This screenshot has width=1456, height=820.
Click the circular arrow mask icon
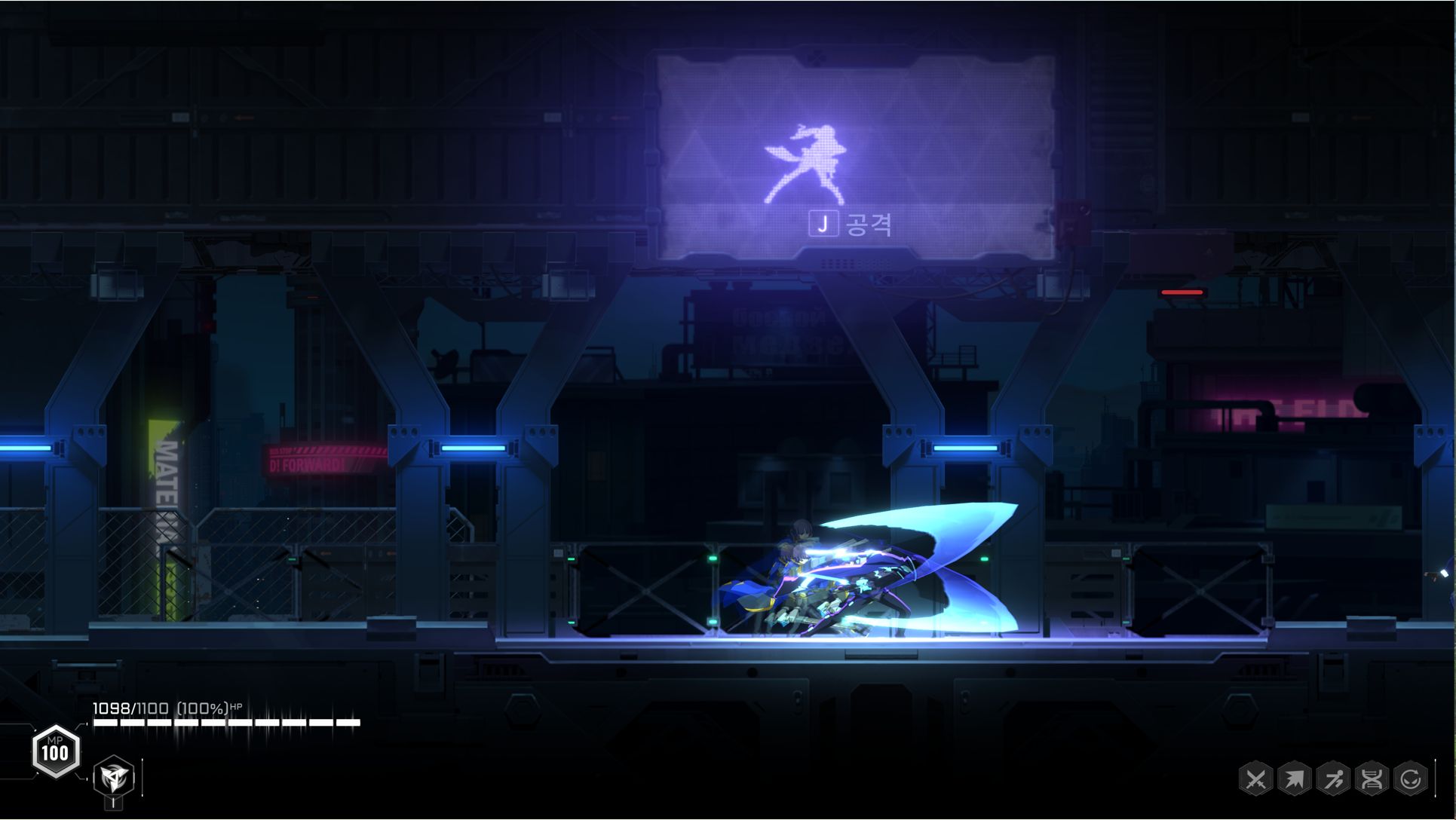tap(1411, 779)
